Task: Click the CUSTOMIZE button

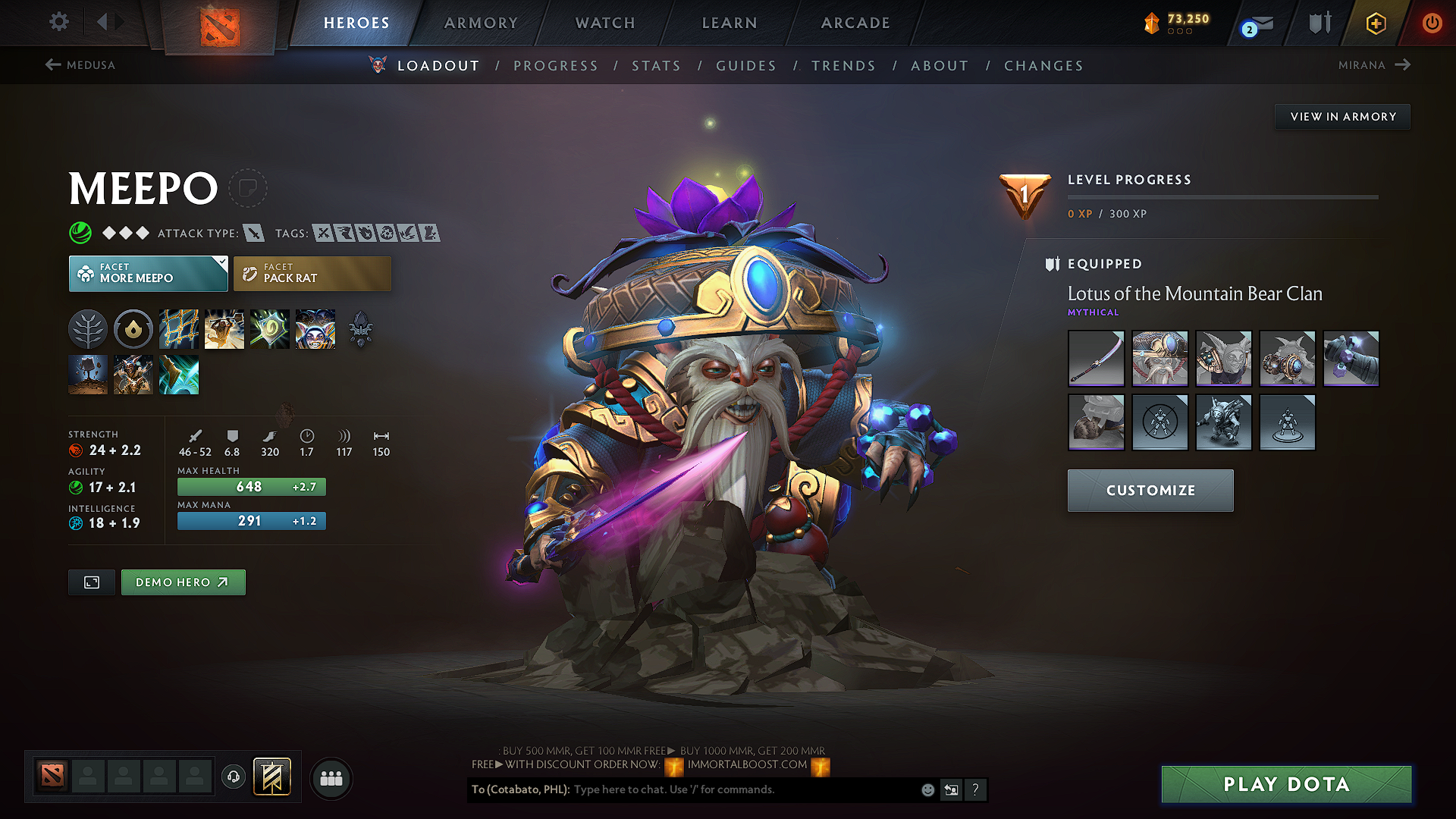Action: pos(1150,490)
